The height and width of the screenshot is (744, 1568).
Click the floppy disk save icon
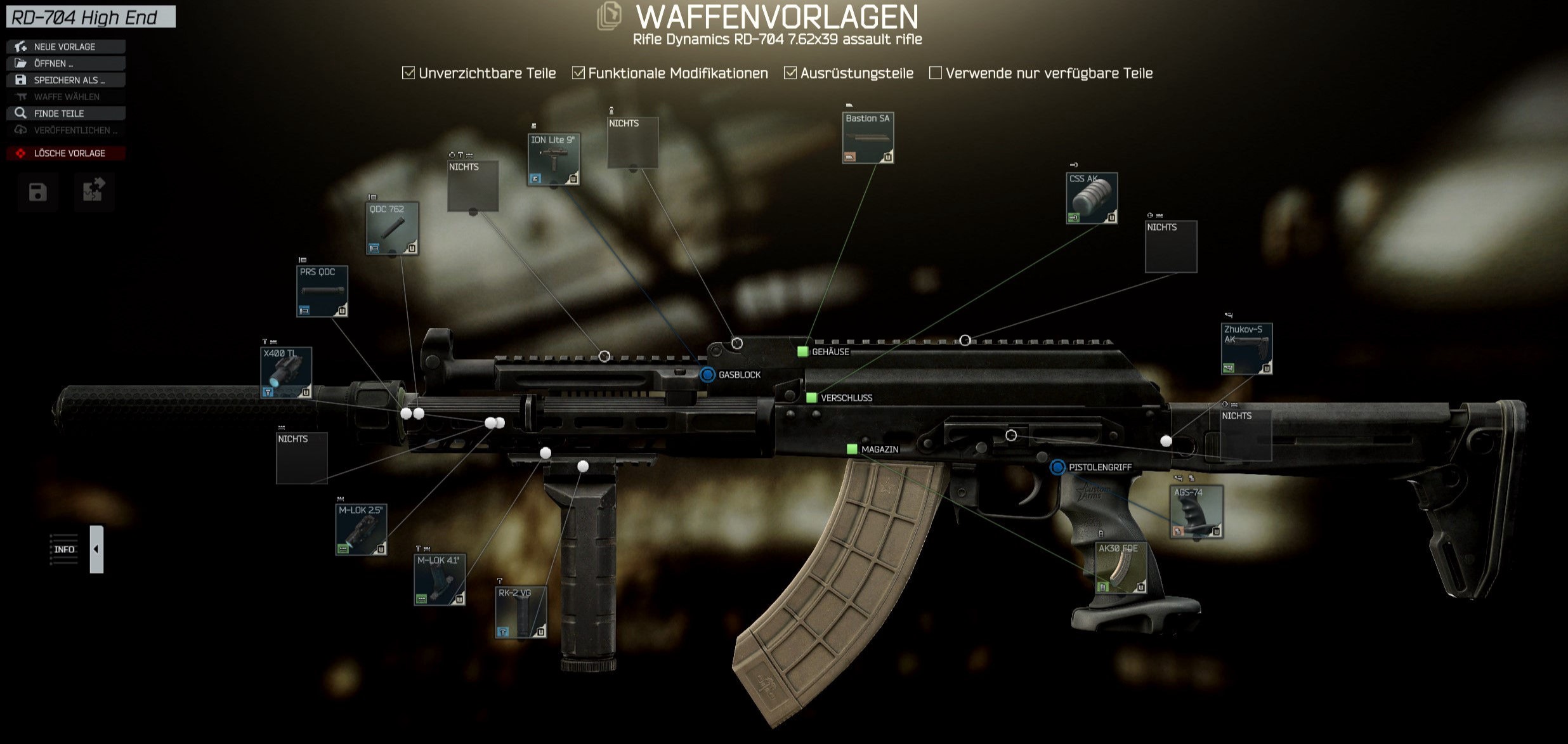(x=38, y=192)
